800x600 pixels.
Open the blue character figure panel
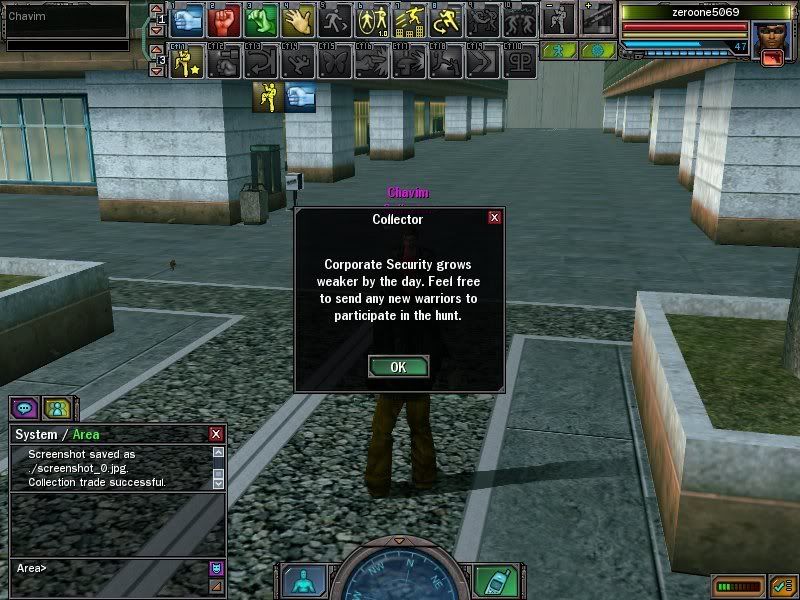(x=302, y=582)
